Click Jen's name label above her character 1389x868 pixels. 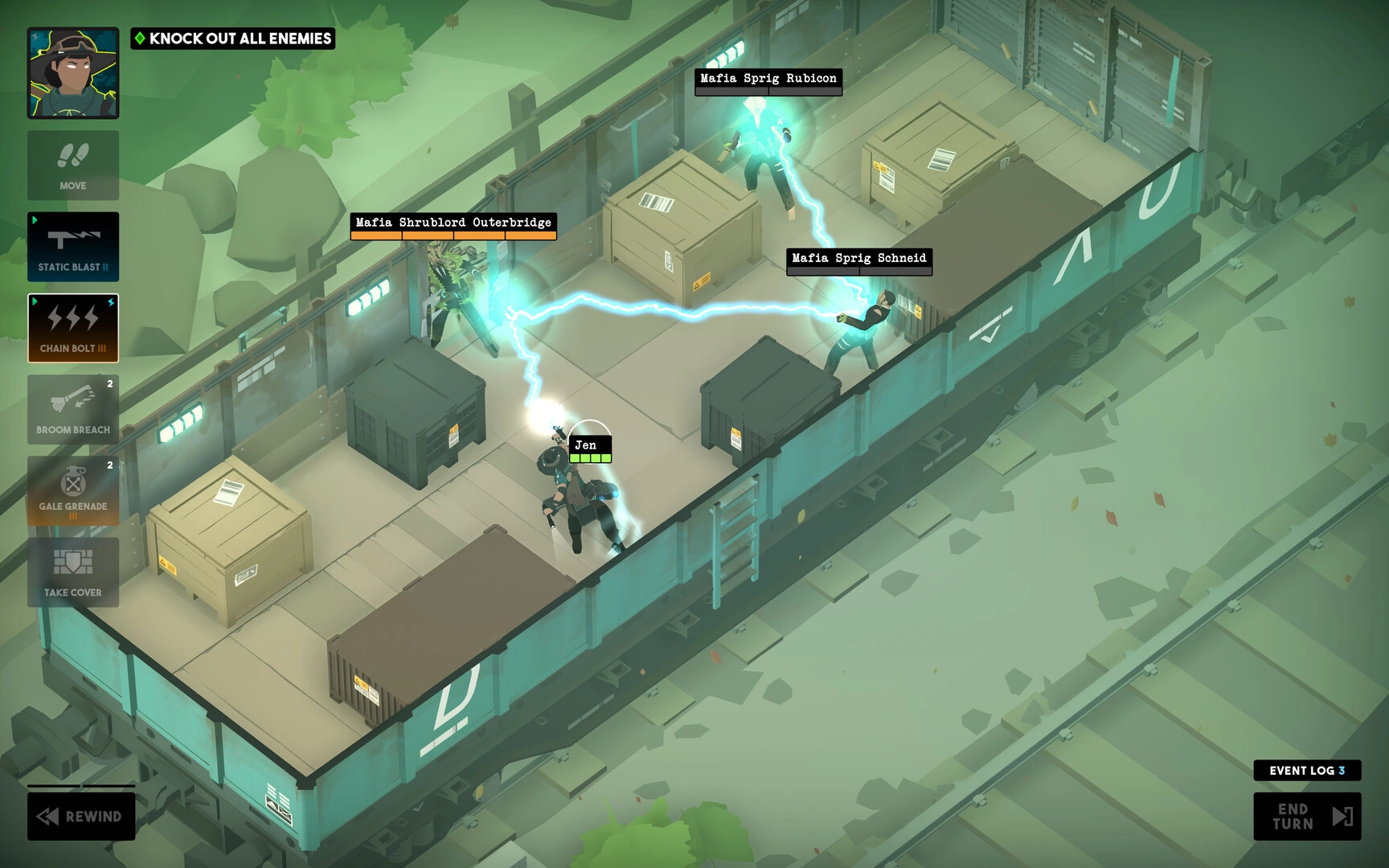click(587, 443)
